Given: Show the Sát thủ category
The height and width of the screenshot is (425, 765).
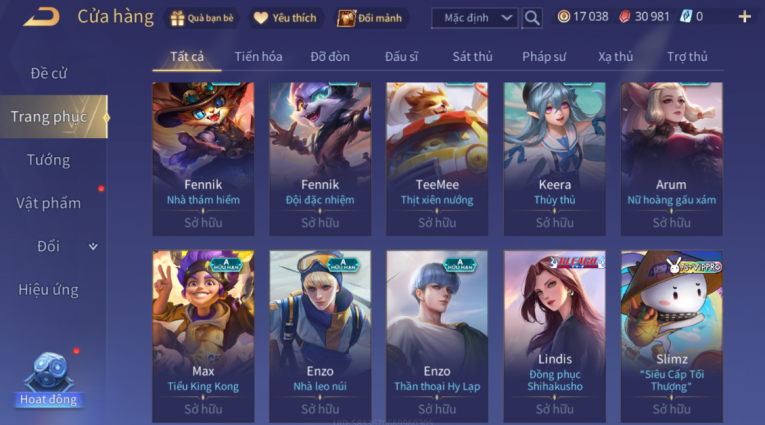Looking at the screenshot, I should [472, 57].
